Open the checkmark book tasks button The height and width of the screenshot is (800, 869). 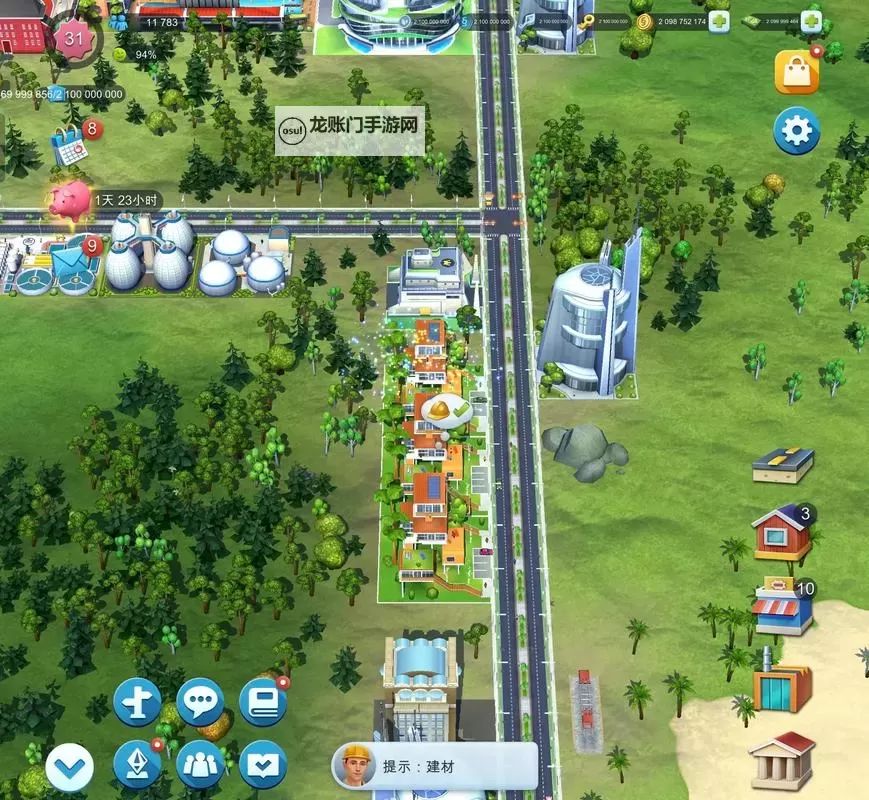(x=263, y=765)
